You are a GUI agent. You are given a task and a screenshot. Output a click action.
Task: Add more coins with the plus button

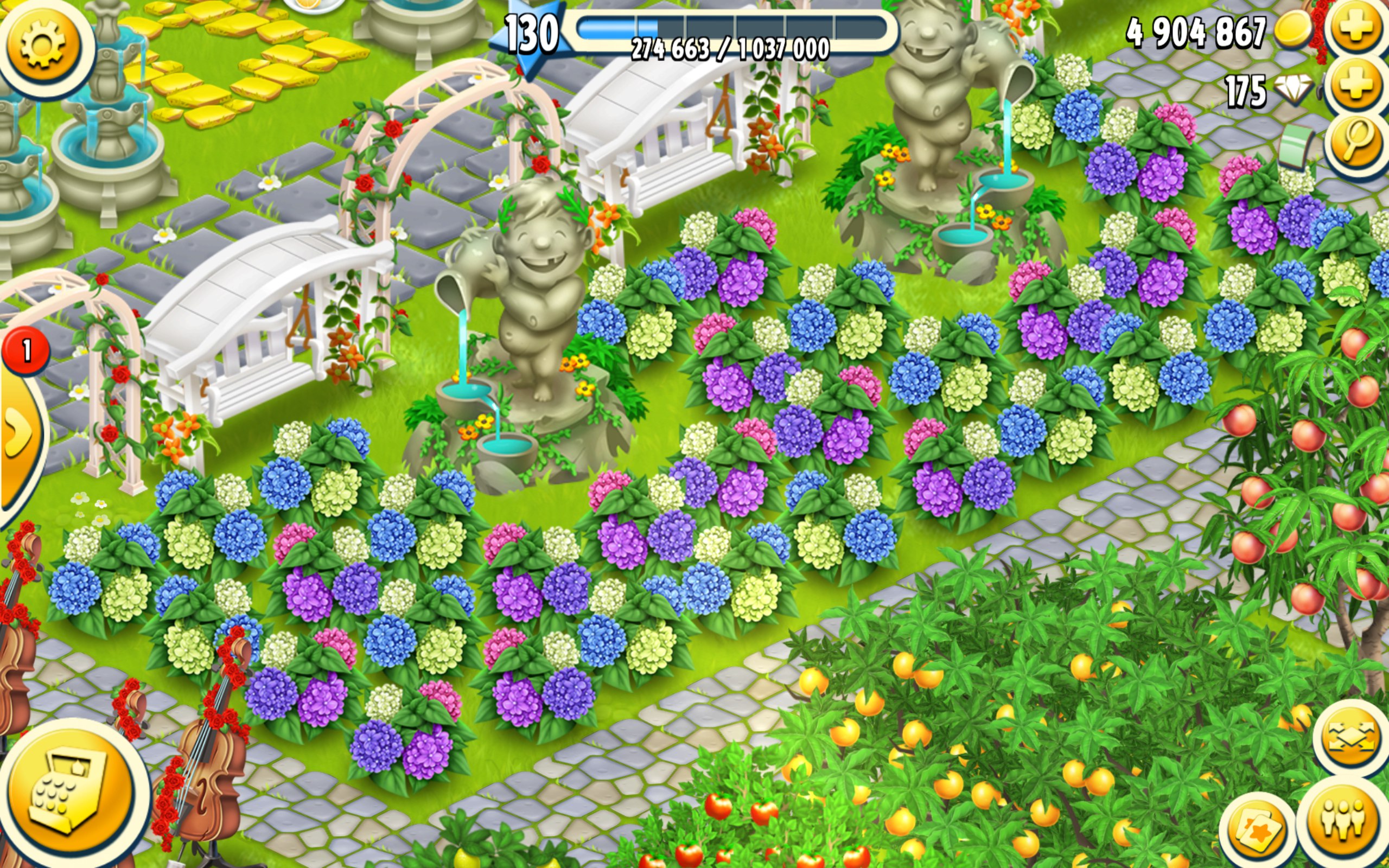(1356, 27)
